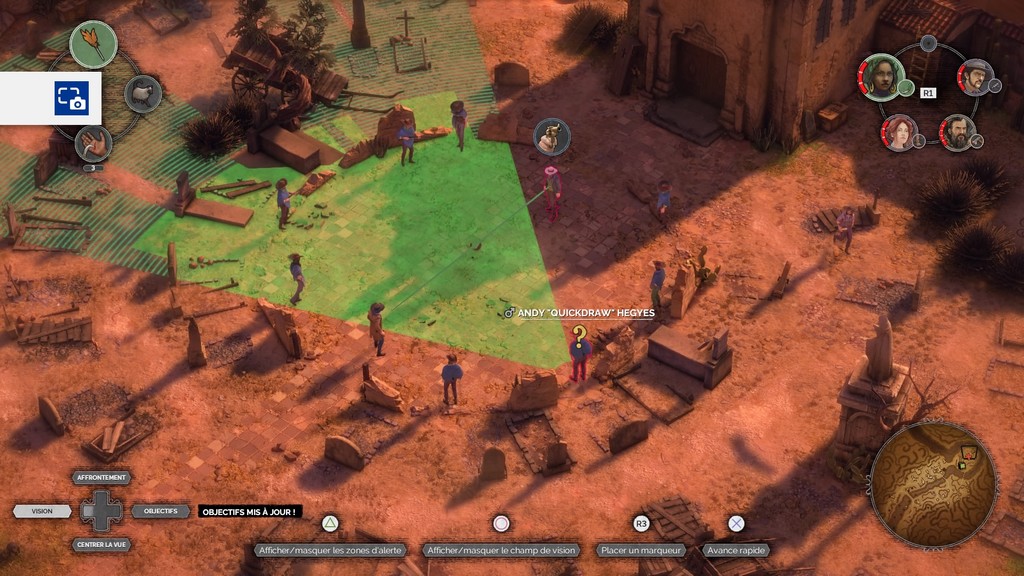Viewport: 1024px width, 576px height.
Task: Switch to the bearded man portrait
Action: [x=958, y=132]
